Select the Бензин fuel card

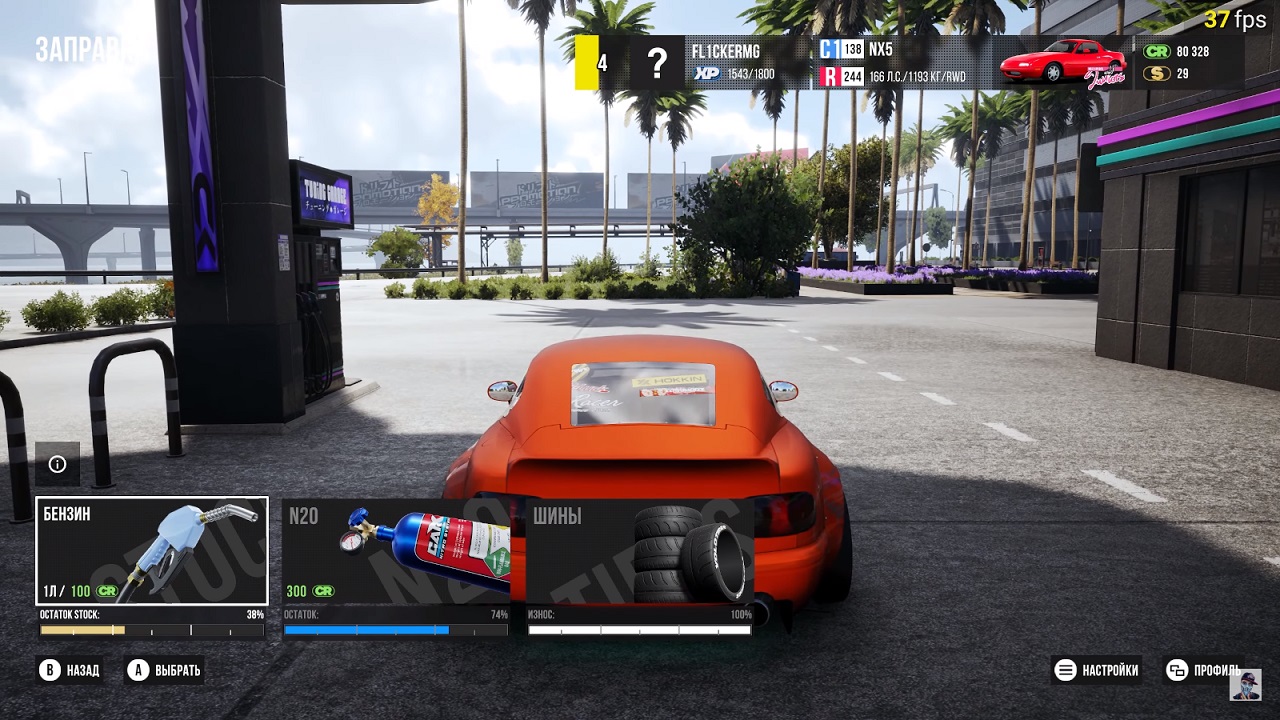[152, 551]
